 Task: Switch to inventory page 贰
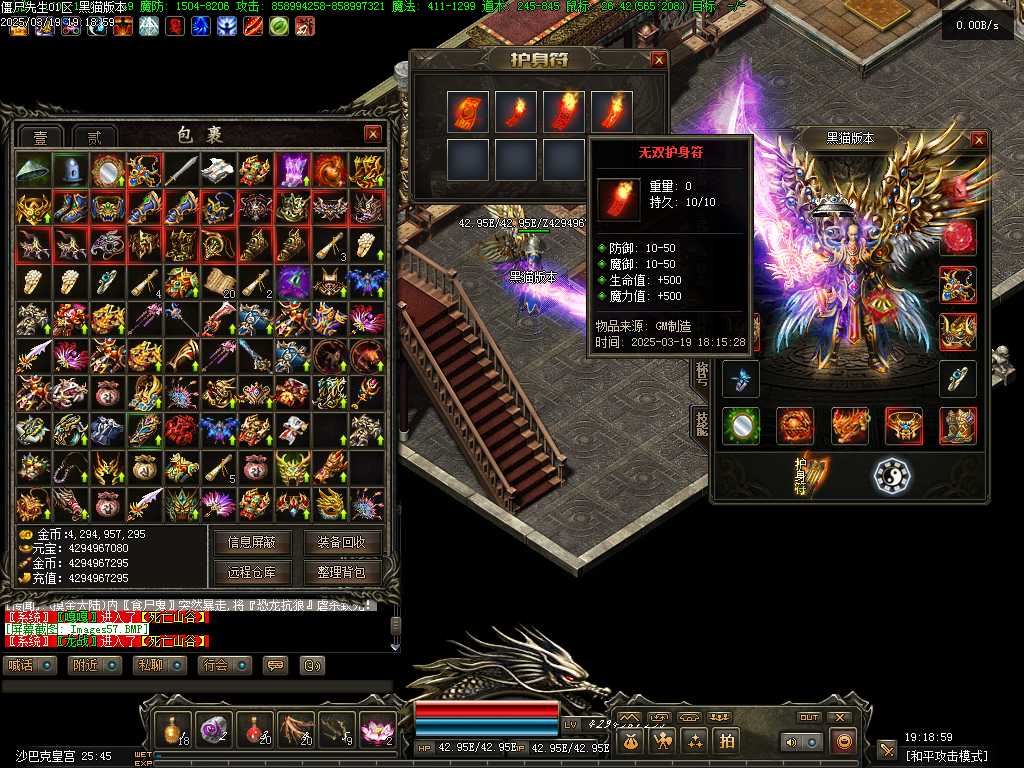click(x=95, y=137)
